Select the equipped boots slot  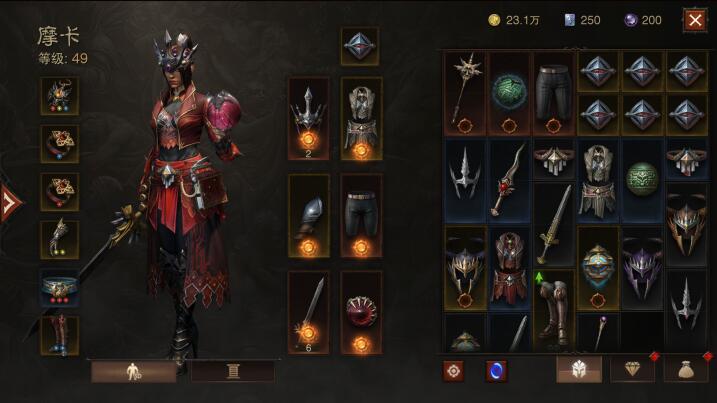pyautogui.click(x=60, y=335)
